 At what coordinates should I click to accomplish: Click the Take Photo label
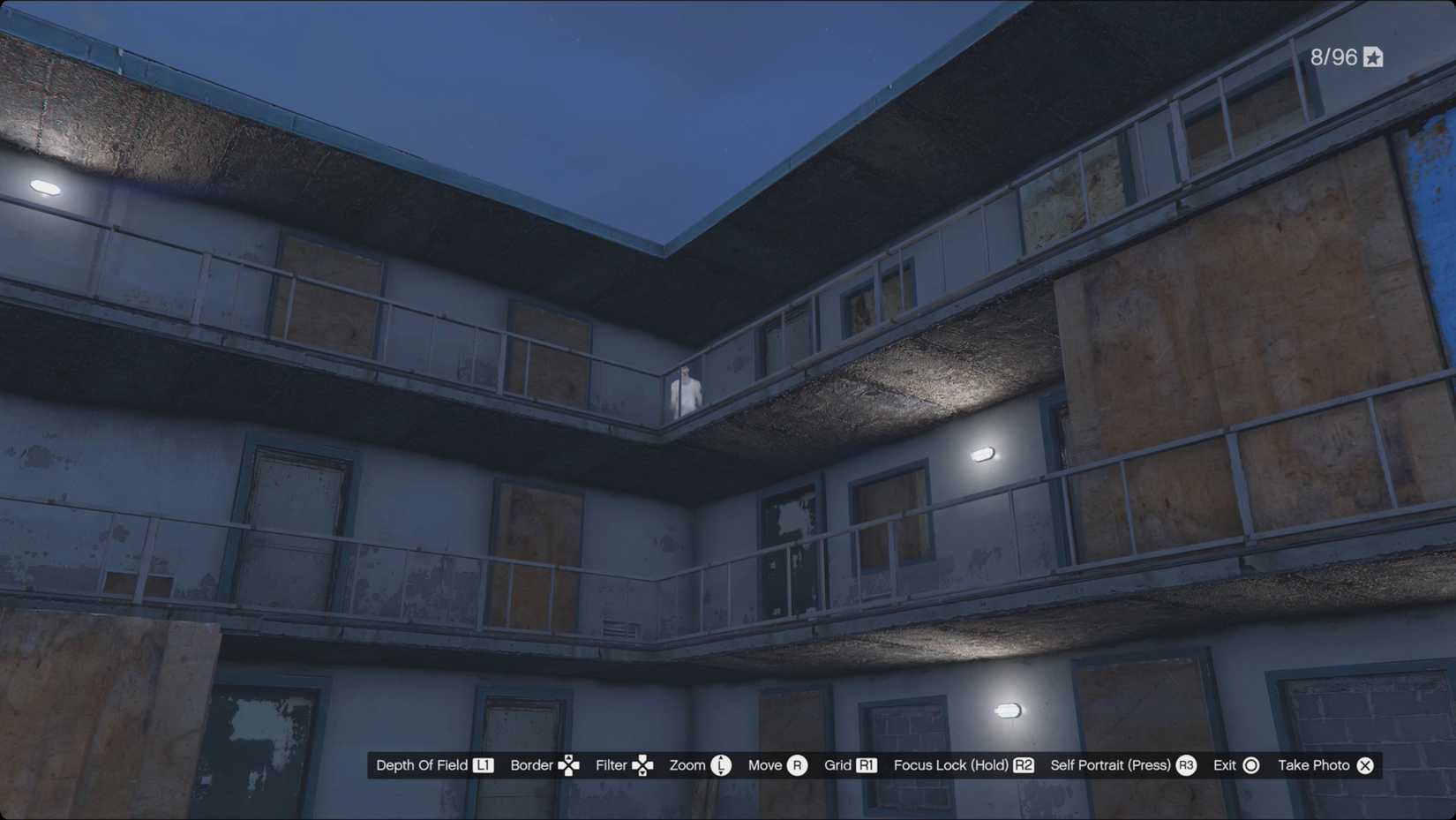[1314, 765]
